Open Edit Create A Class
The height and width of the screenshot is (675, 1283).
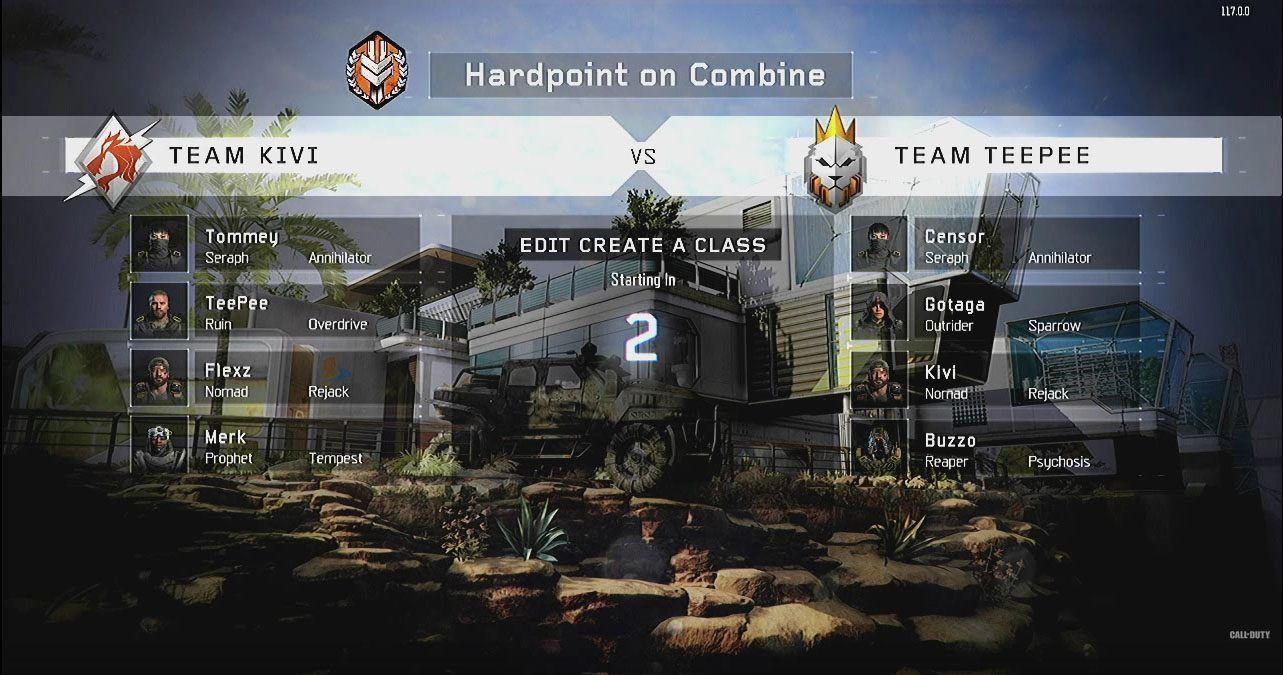(x=642, y=245)
